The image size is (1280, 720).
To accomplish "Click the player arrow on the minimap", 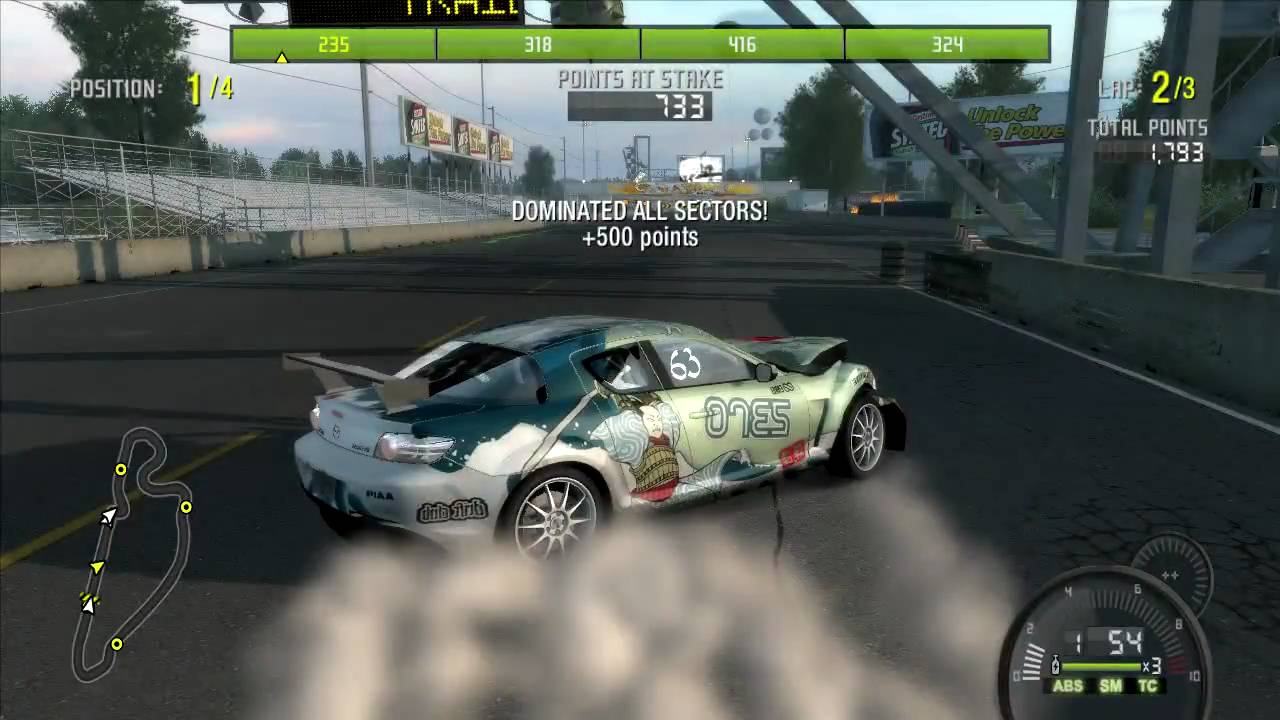I will click(106, 517).
